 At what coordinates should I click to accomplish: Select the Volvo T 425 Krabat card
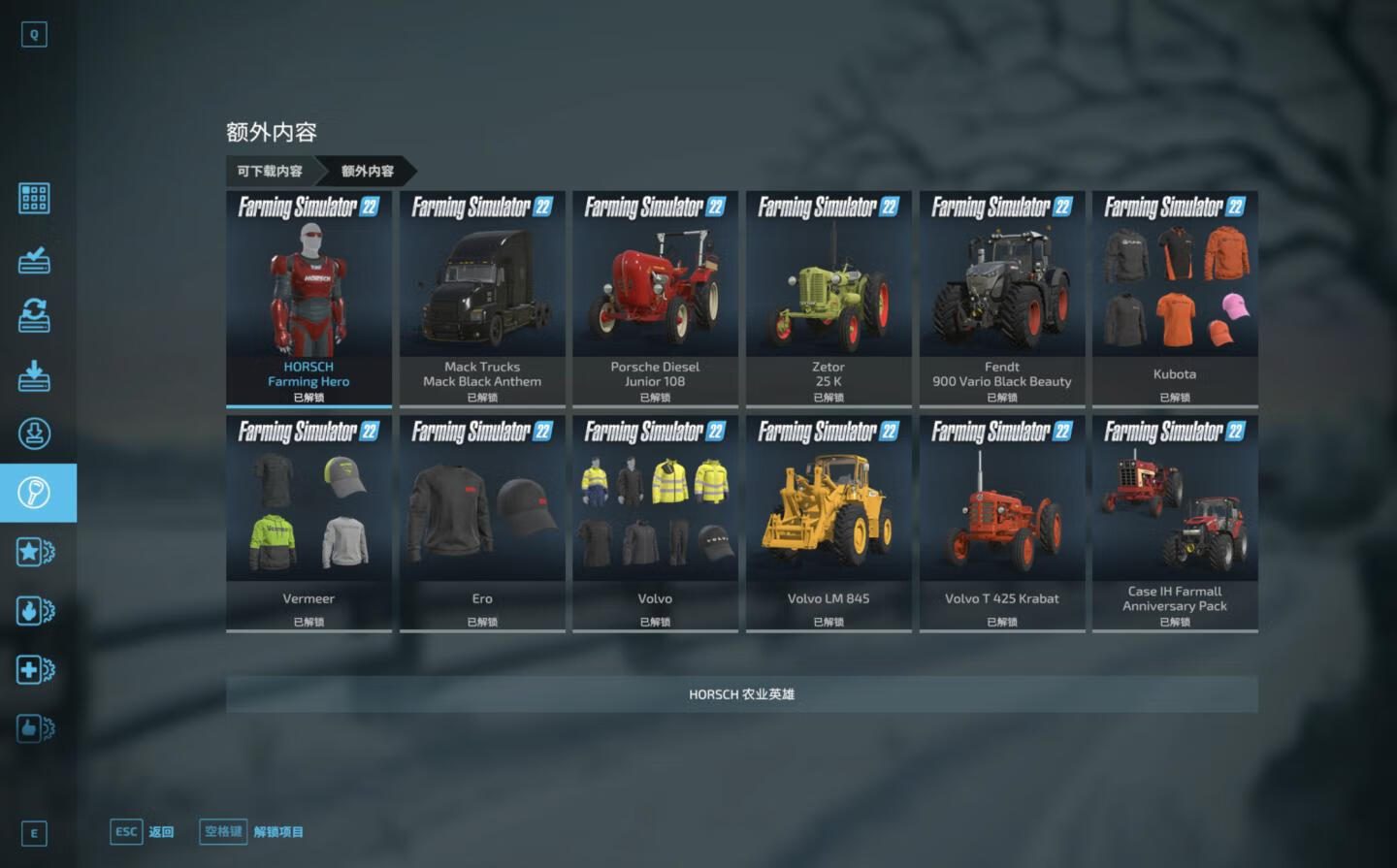click(x=1002, y=523)
